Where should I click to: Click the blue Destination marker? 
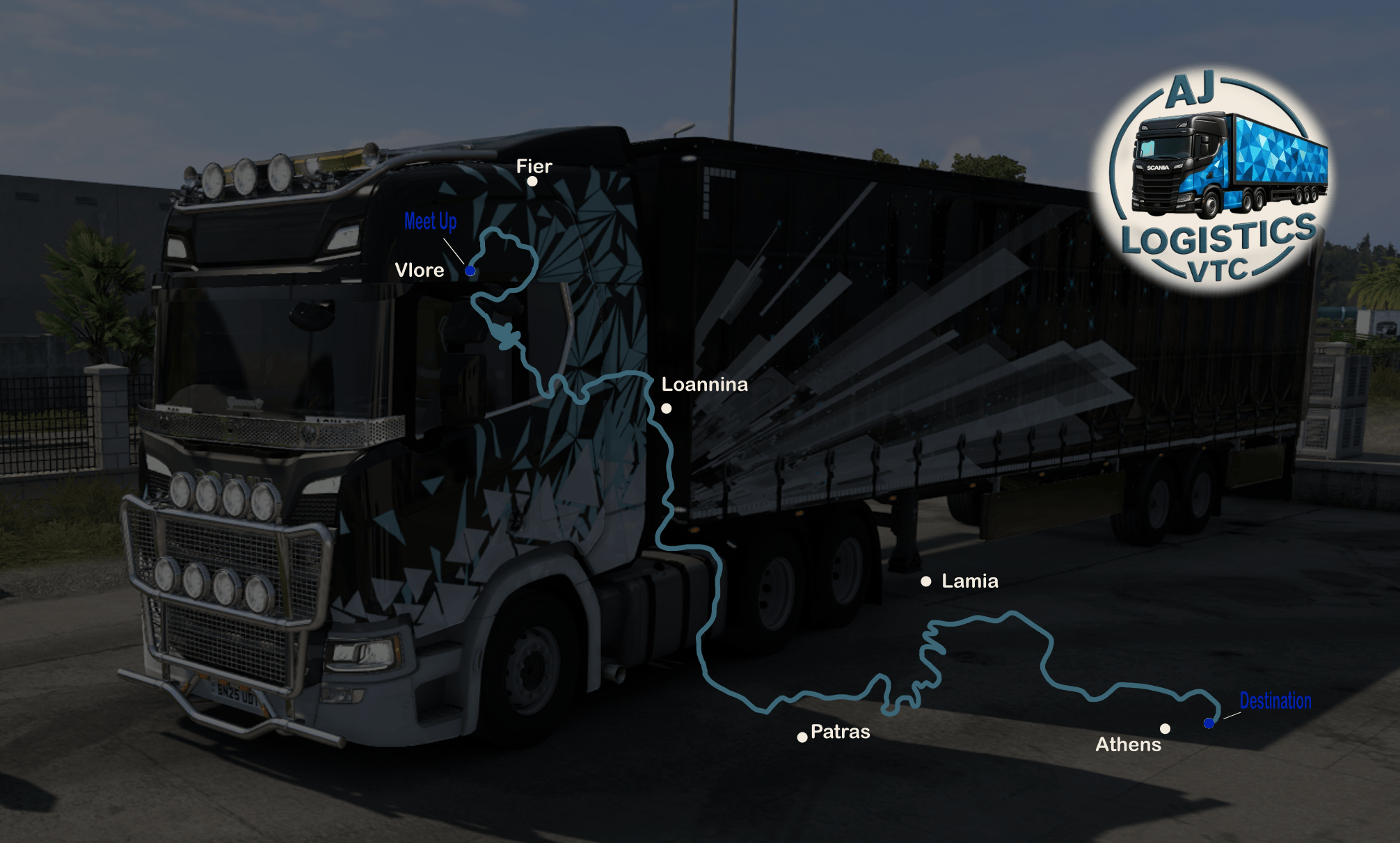(1209, 723)
